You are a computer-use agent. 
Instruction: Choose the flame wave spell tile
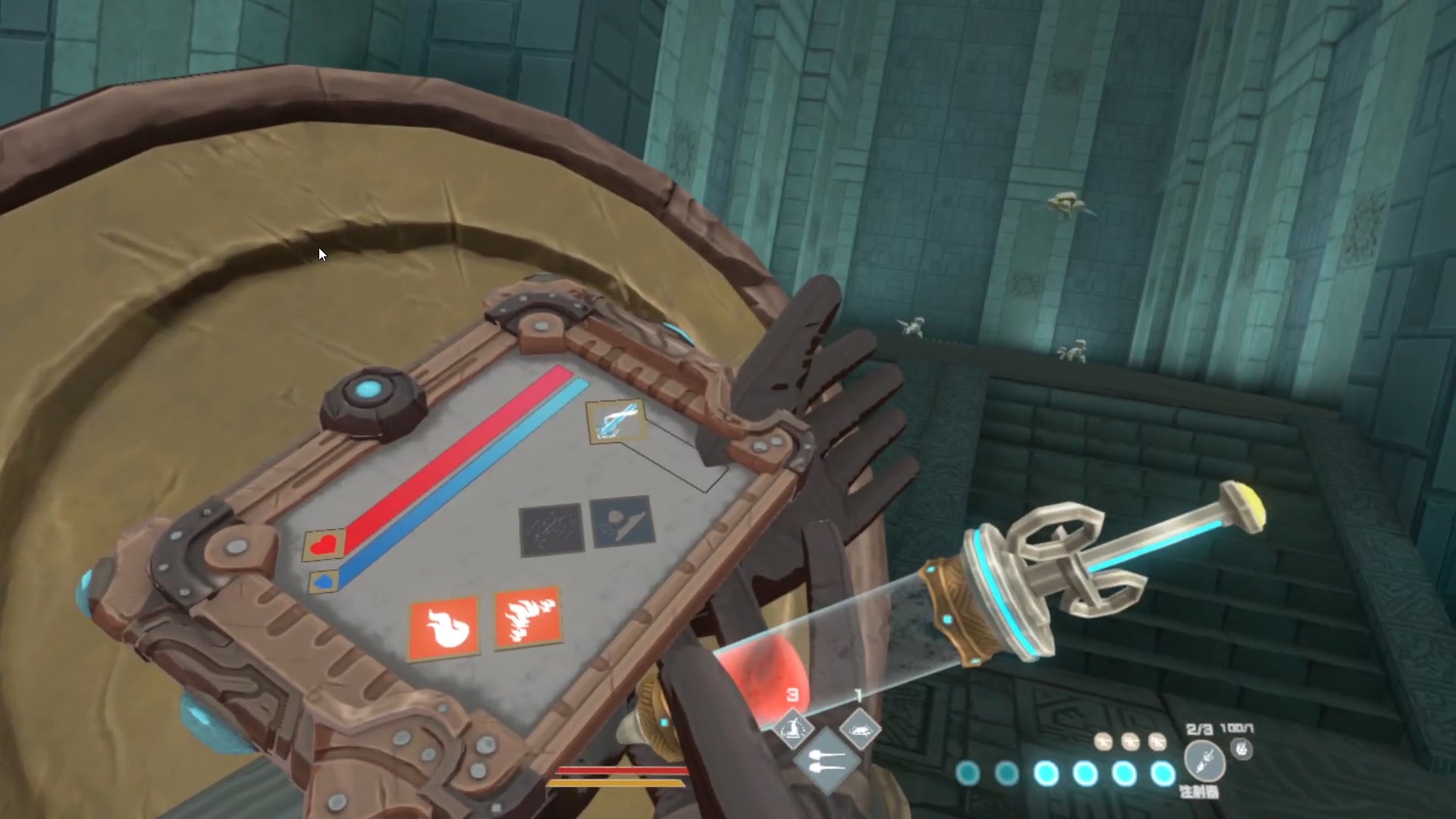pyautogui.click(x=529, y=618)
